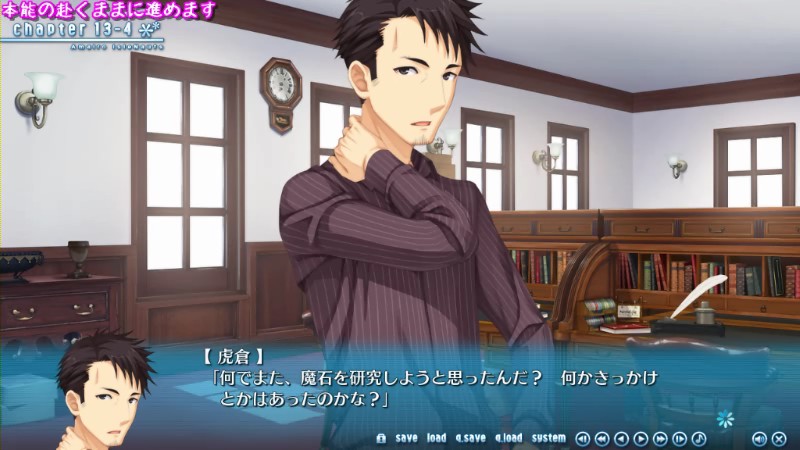The image size is (800, 450).
Task: Open the load menu
Action: tap(436, 438)
